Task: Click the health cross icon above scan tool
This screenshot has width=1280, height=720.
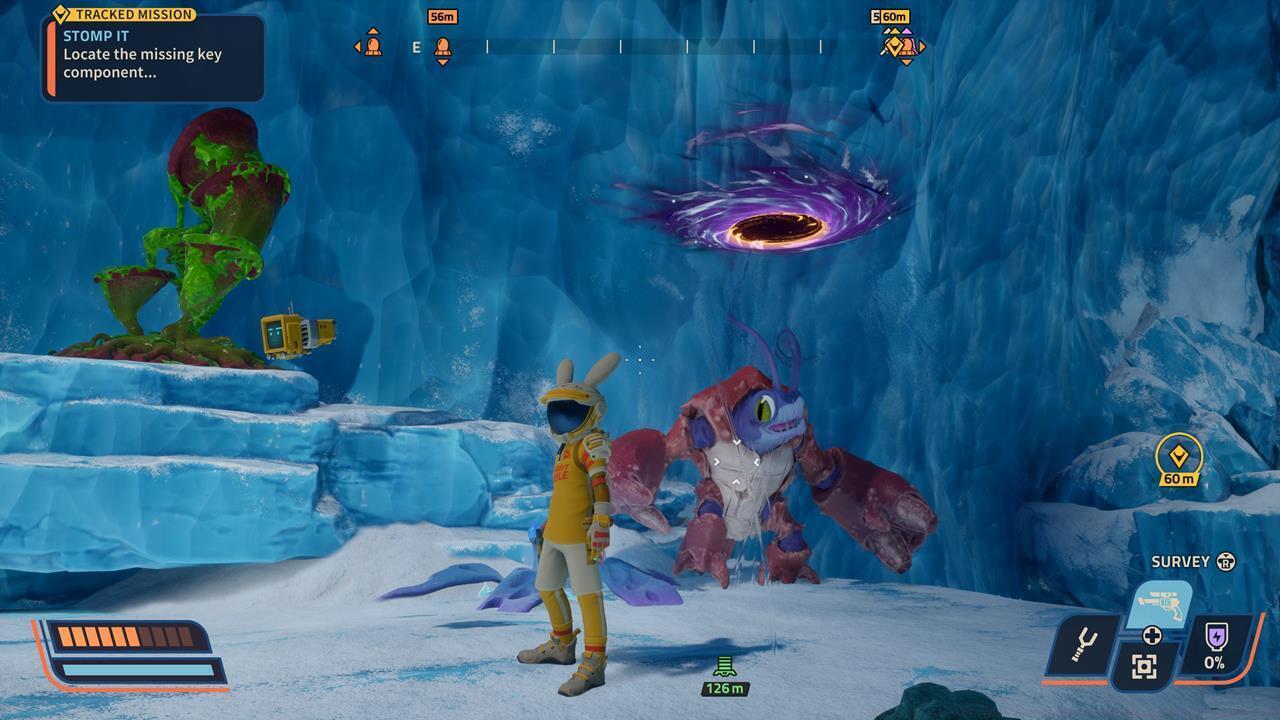Action: click(1152, 635)
